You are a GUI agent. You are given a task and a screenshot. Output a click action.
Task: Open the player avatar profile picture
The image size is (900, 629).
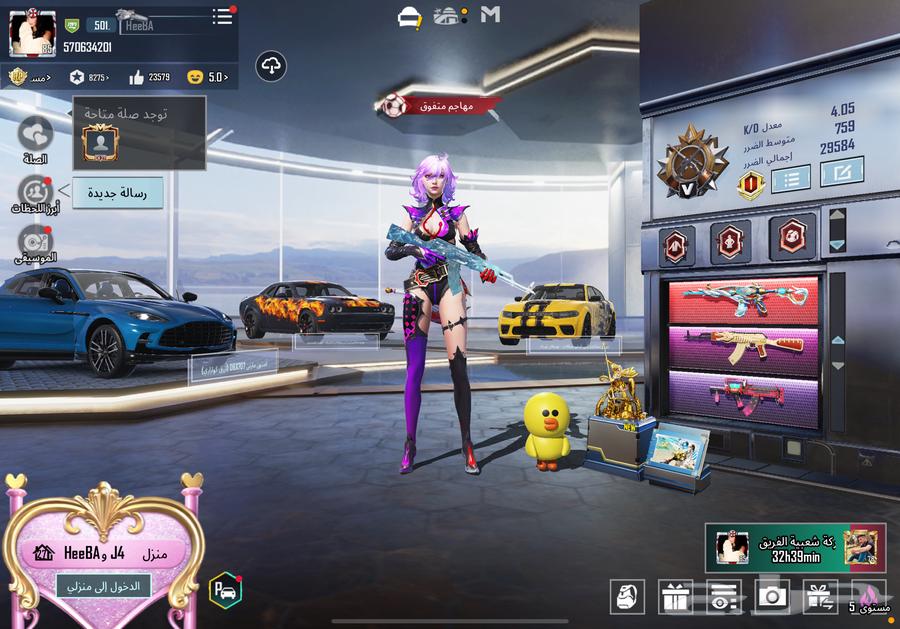pos(31,34)
